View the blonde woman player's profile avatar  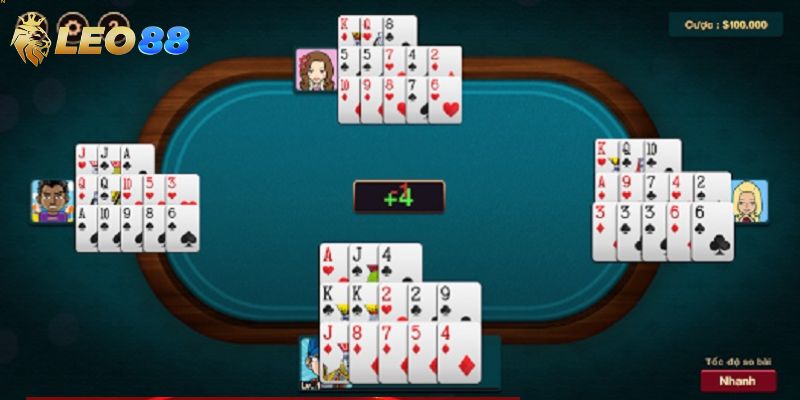tap(749, 201)
